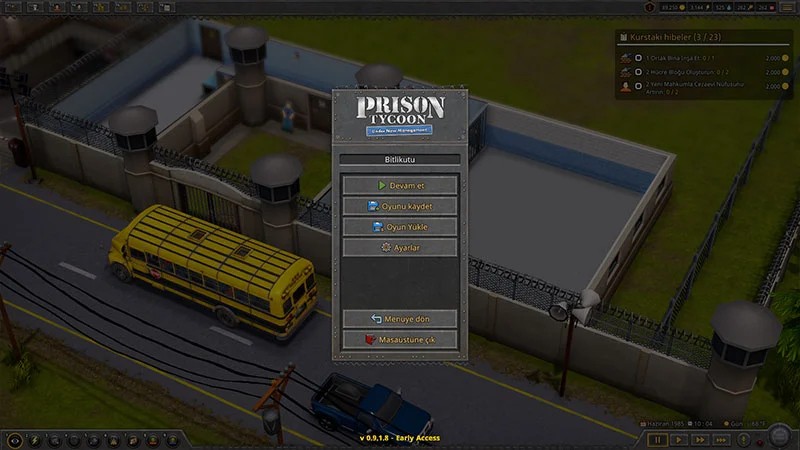
Task: Open the Ayarlar settings
Action: (x=400, y=247)
